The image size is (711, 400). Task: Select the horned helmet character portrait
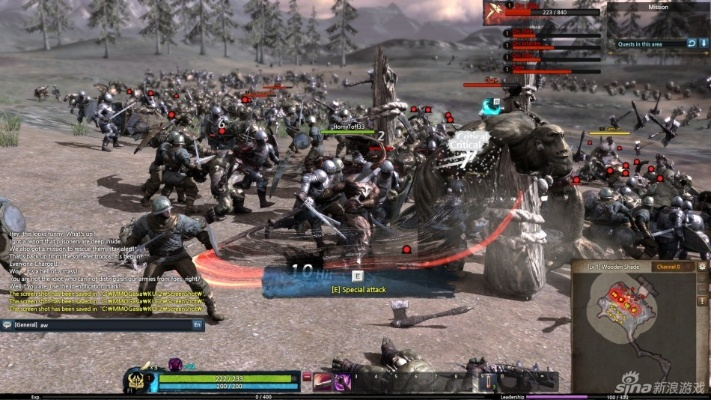pos(136,381)
